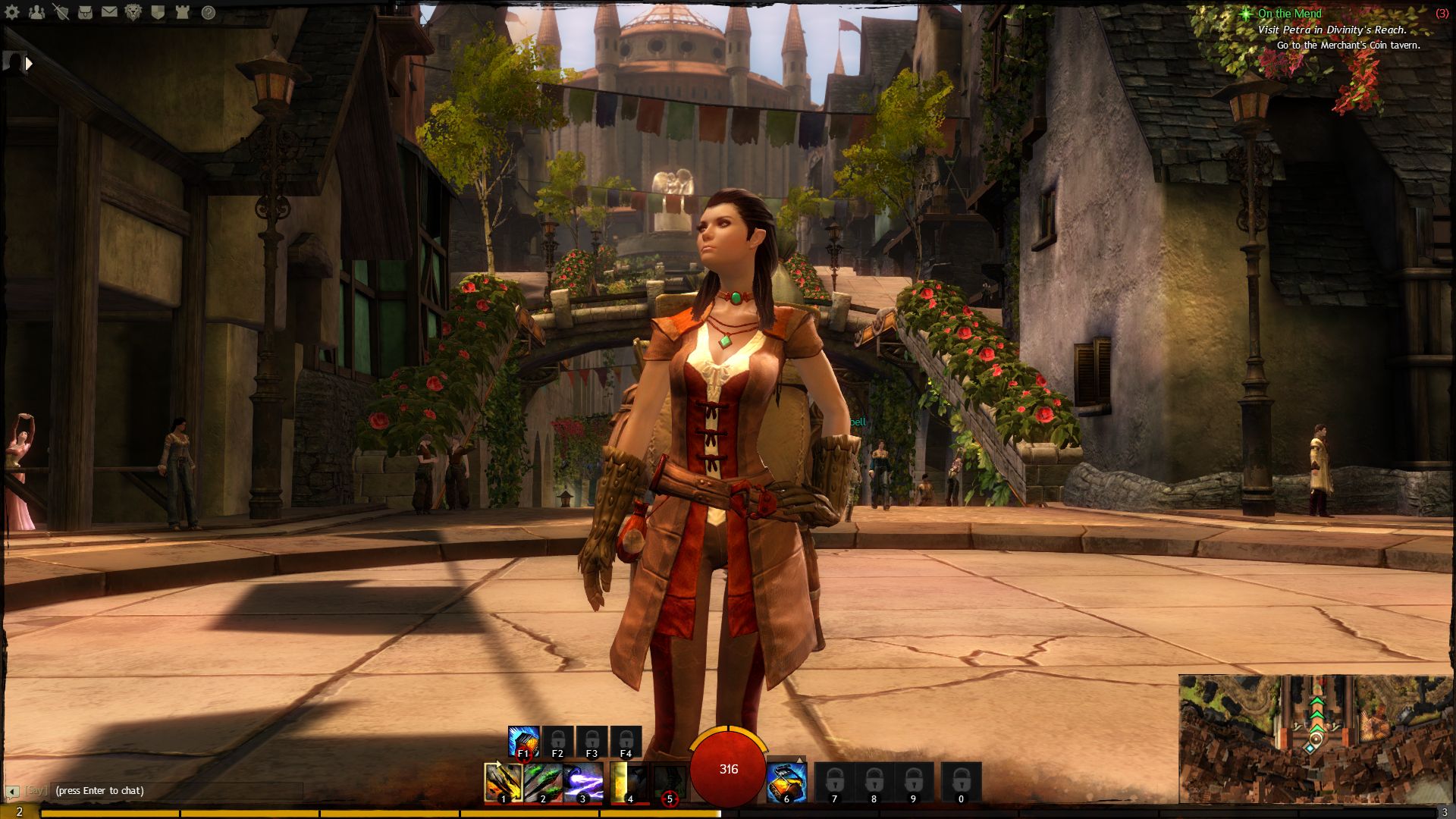Open the lion head trading post icon
This screenshot has height=819, width=1456.
click(x=133, y=12)
